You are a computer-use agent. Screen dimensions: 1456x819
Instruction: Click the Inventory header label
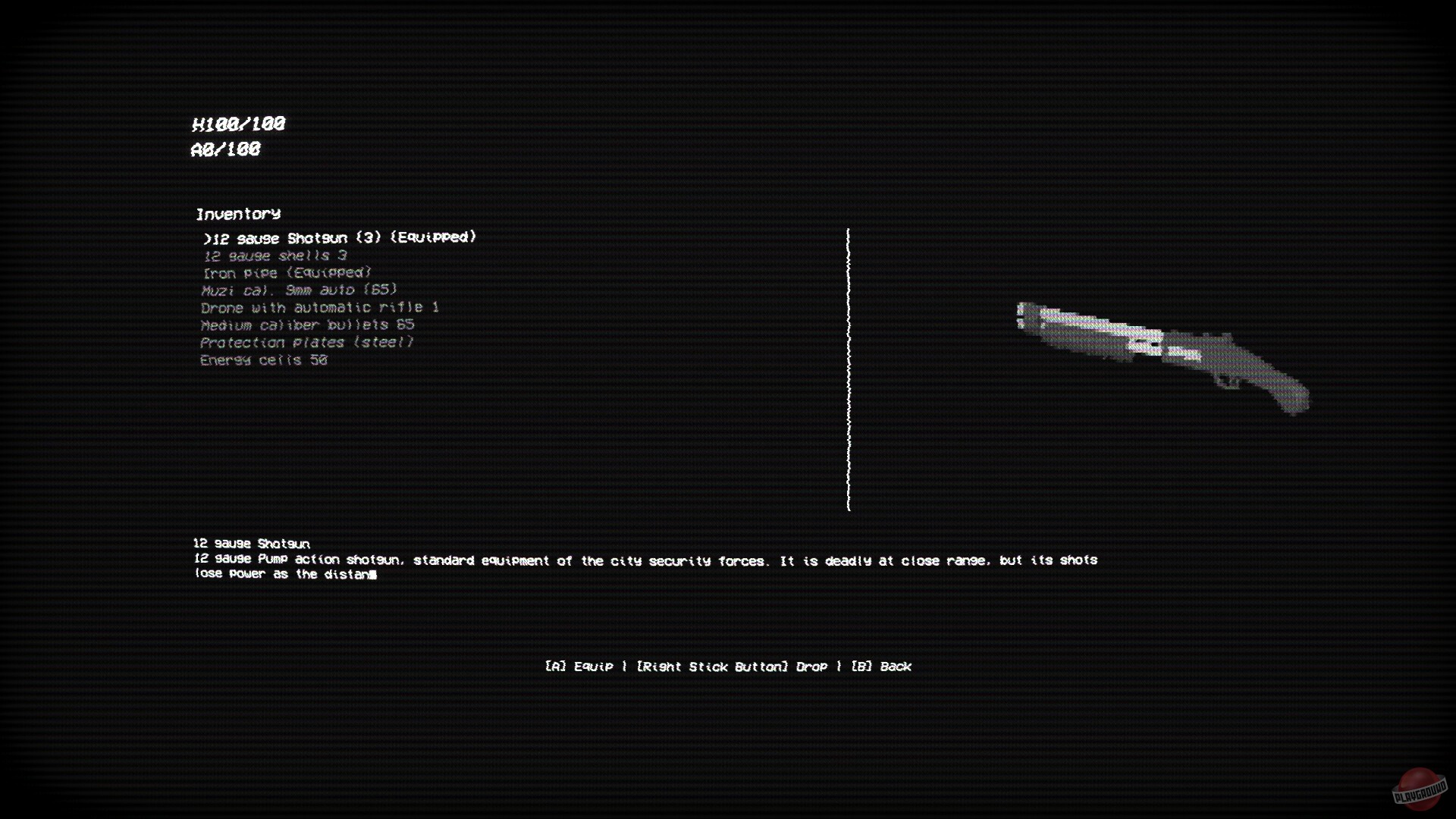tap(238, 214)
